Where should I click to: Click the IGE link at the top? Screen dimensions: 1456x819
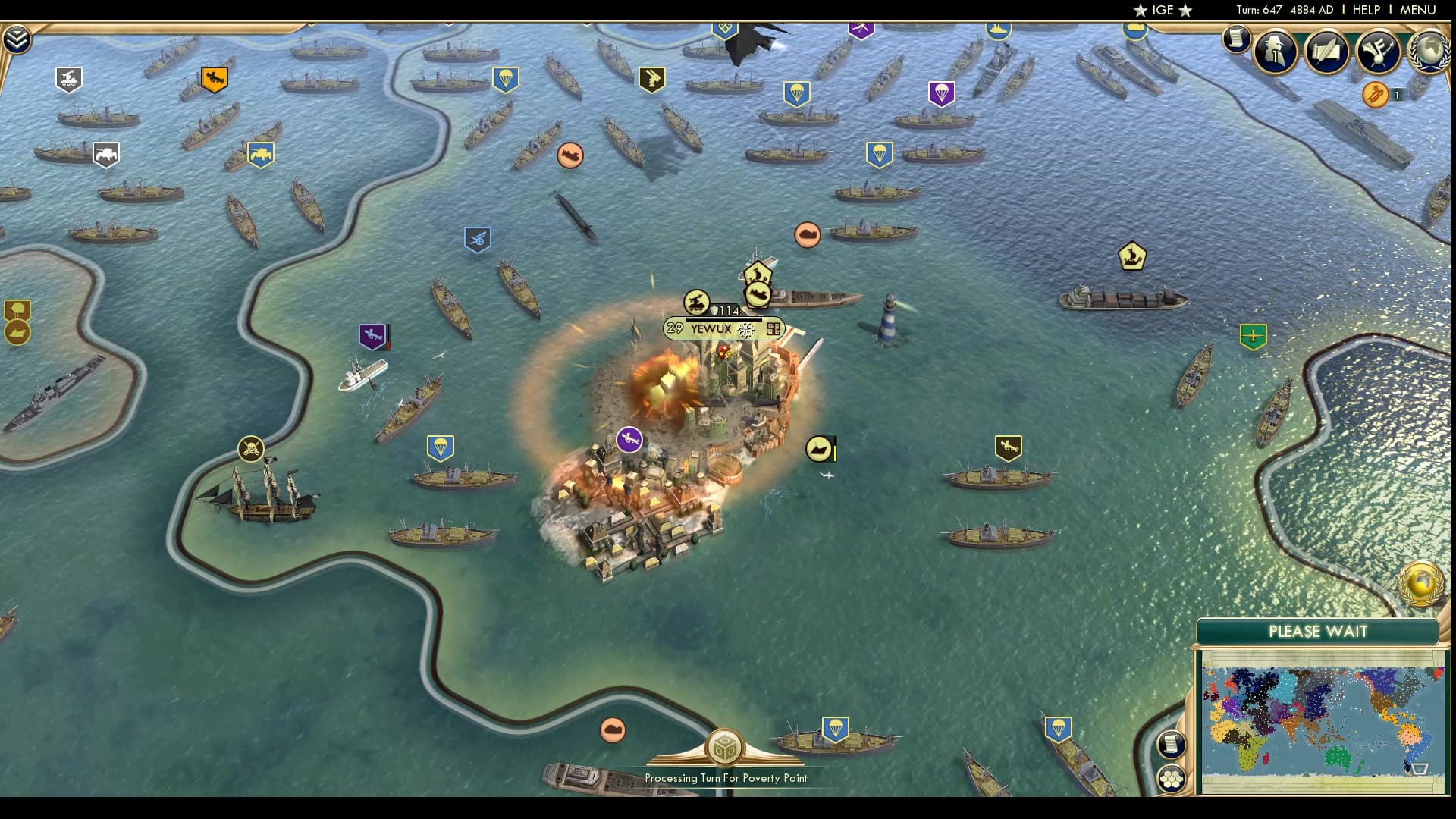tap(1162, 11)
